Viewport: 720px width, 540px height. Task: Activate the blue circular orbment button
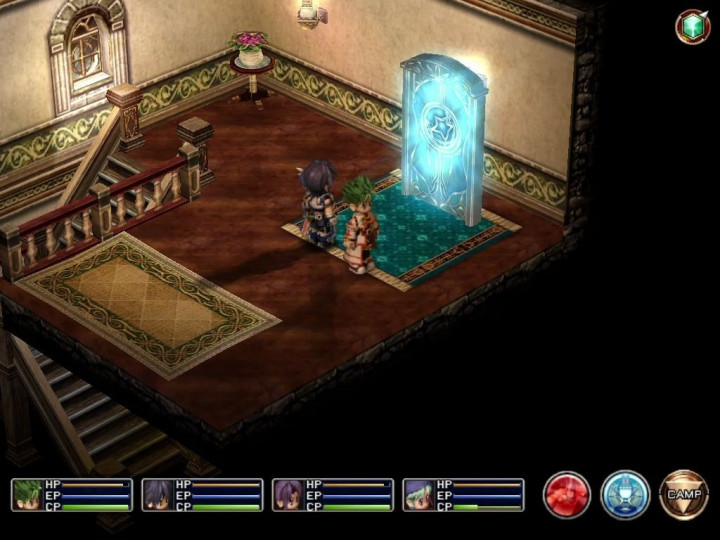point(625,495)
